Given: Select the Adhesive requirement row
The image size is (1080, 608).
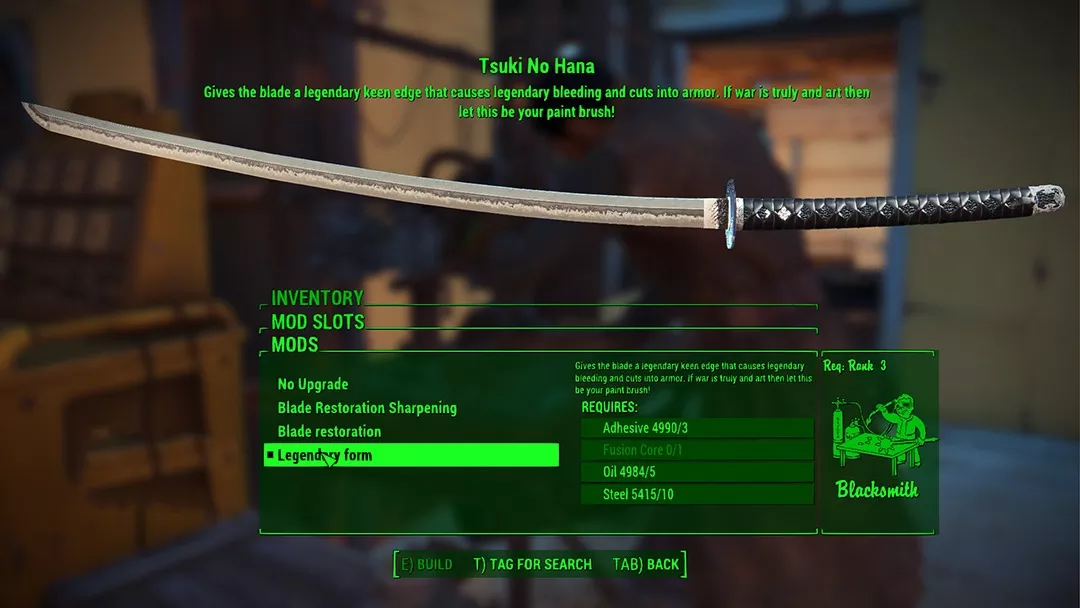Looking at the screenshot, I should pos(697,428).
